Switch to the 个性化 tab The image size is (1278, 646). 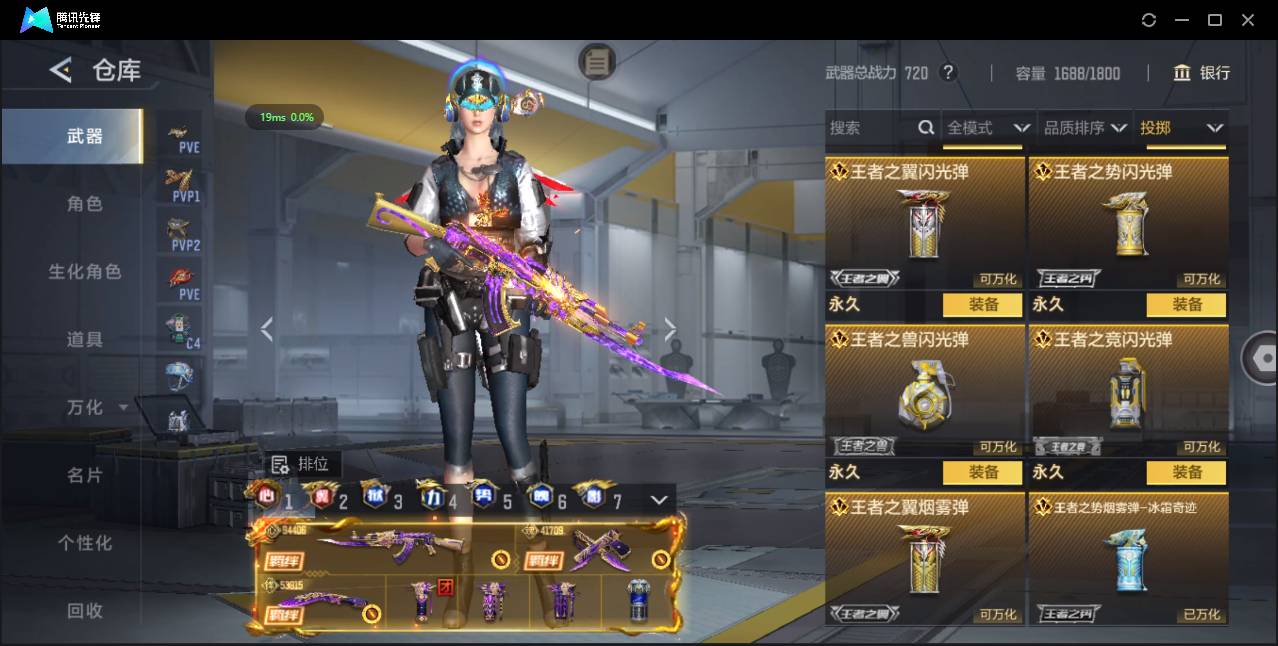(x=85, y=543)
